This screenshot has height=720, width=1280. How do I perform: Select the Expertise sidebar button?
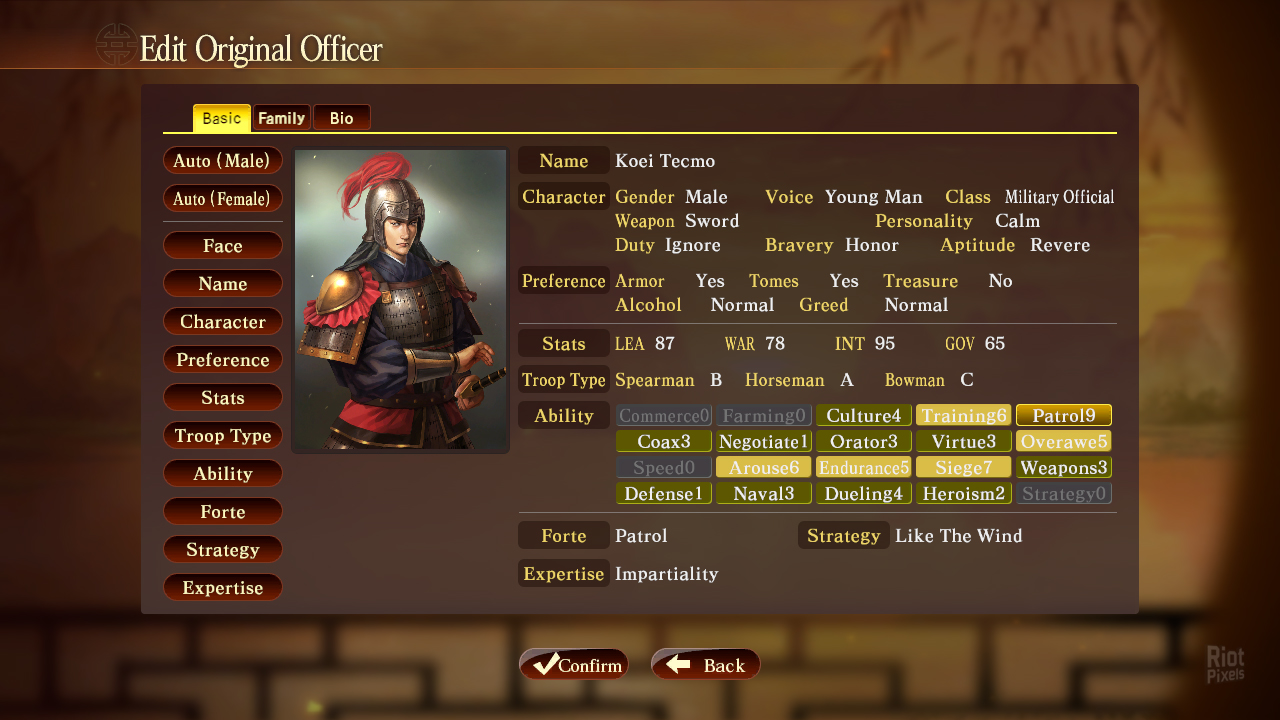[222, 588]
